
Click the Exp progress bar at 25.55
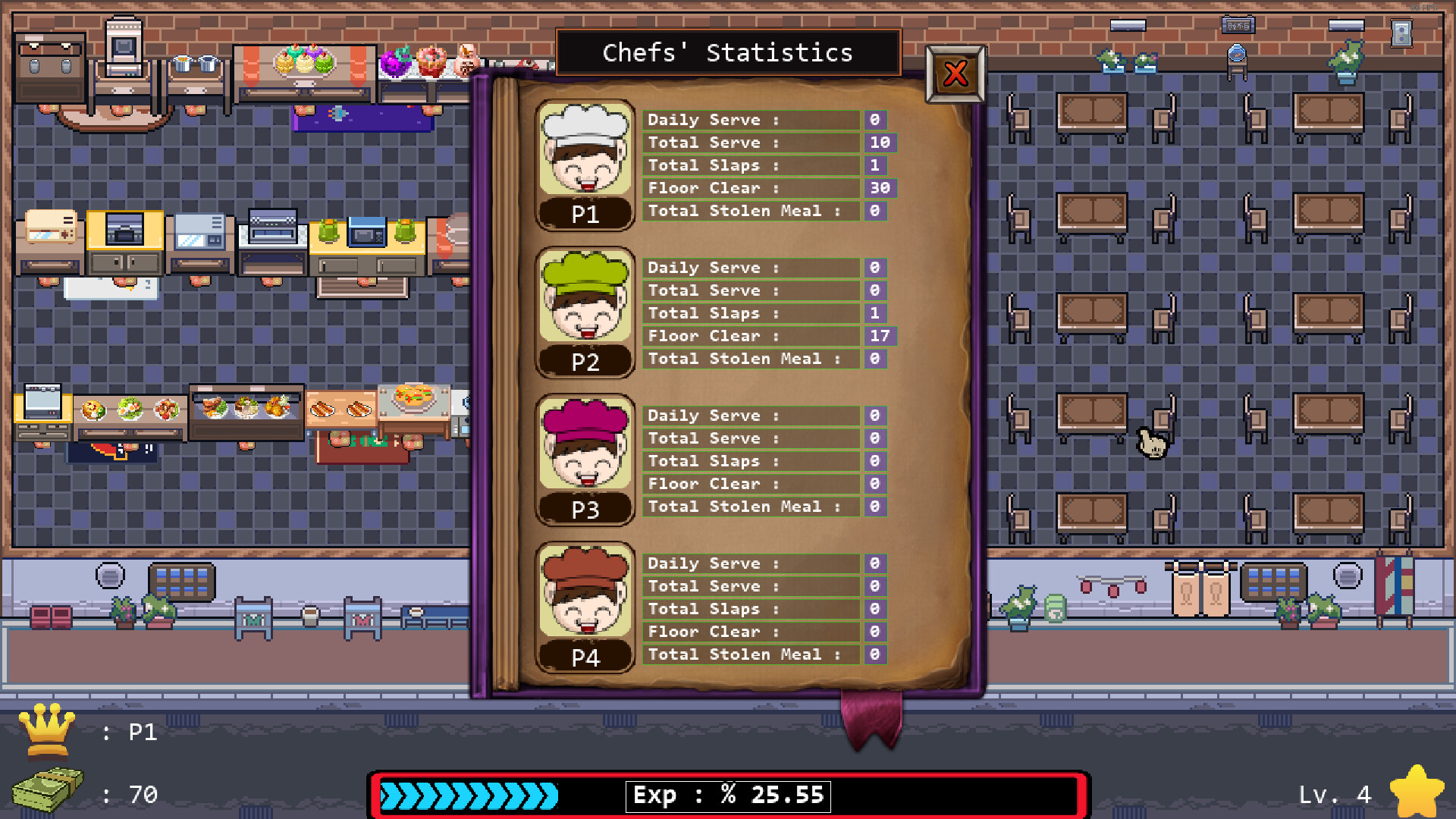728,795
